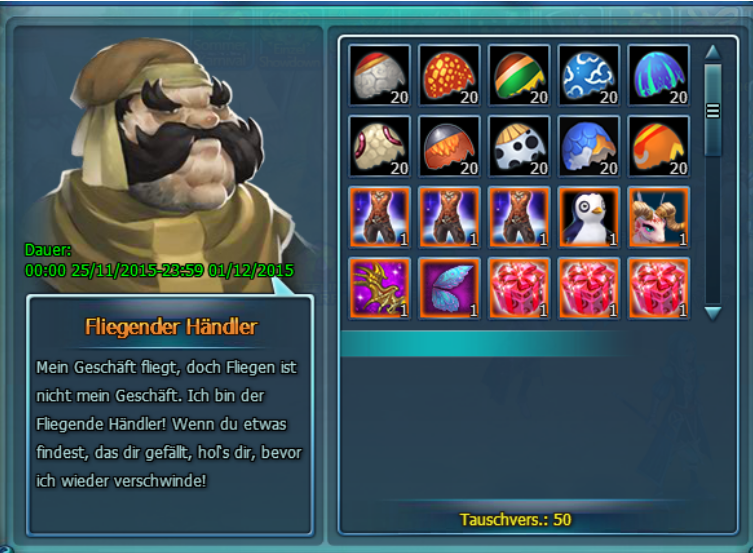753x553 pixels.
Task: Select the penguin pet item
Action: (x=589, y=217)
